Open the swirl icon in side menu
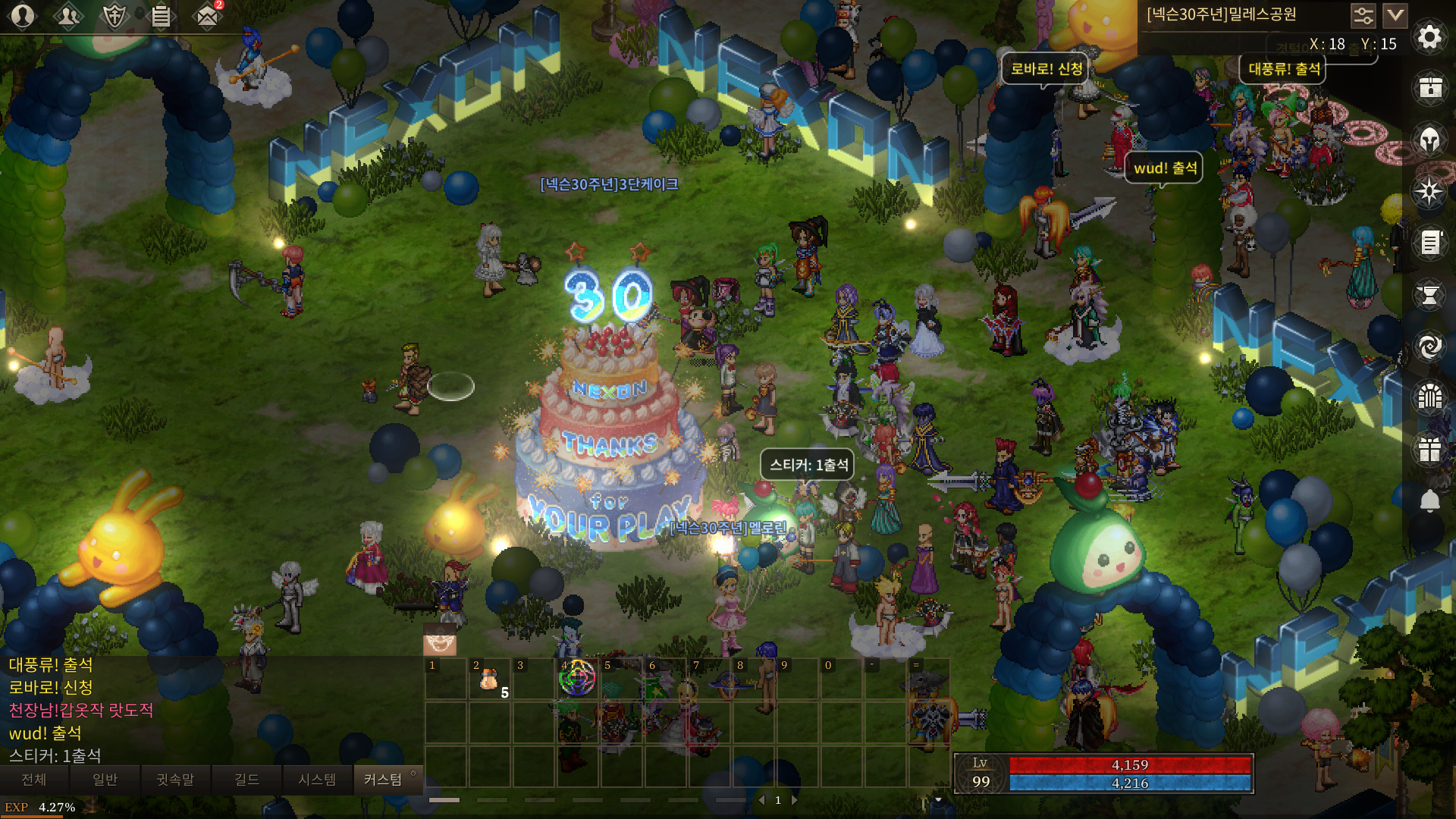1456x819 pixels. coord(1429,347)
